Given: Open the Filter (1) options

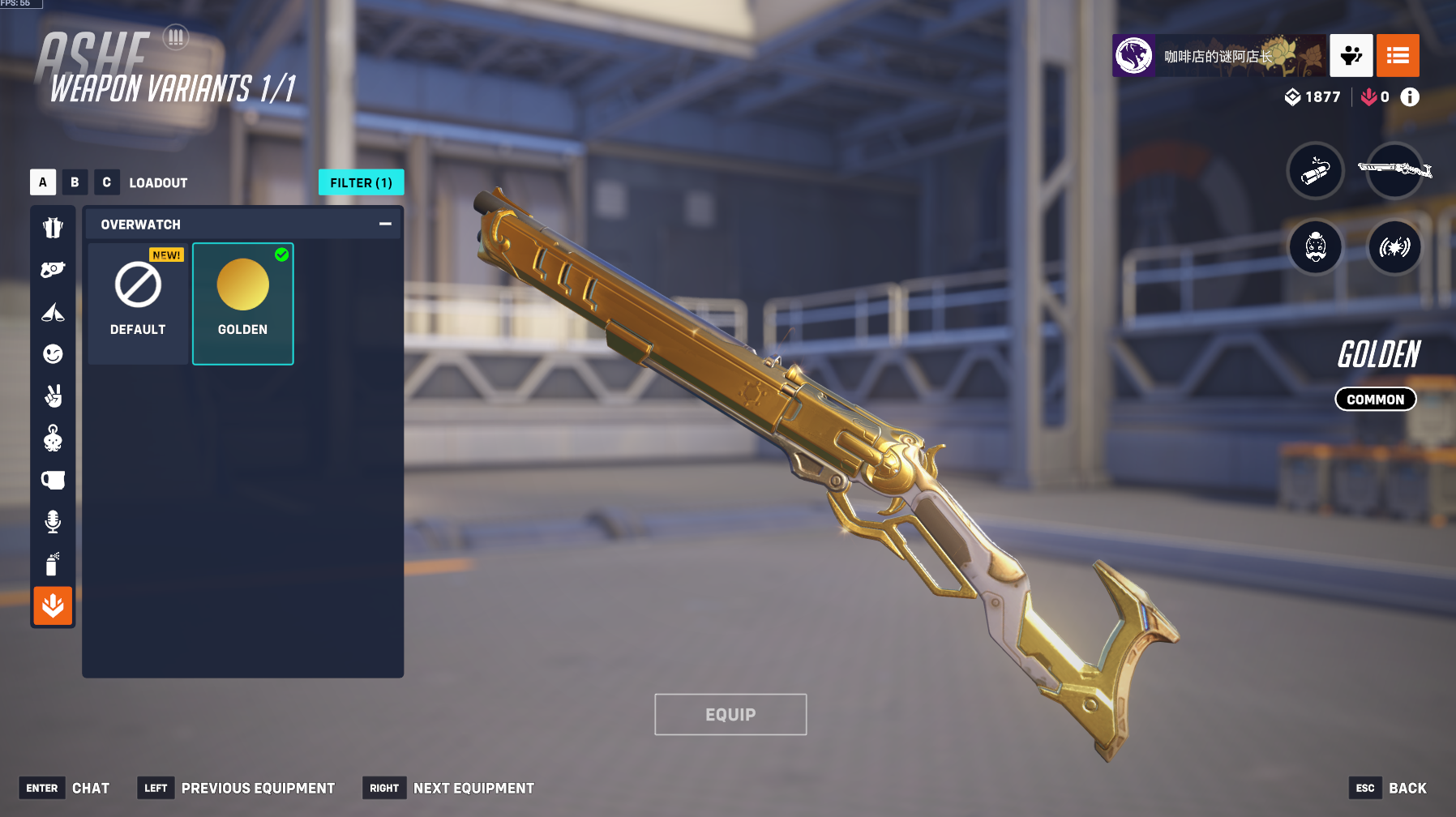Looking at the screenshot, I should click(361, 182).
